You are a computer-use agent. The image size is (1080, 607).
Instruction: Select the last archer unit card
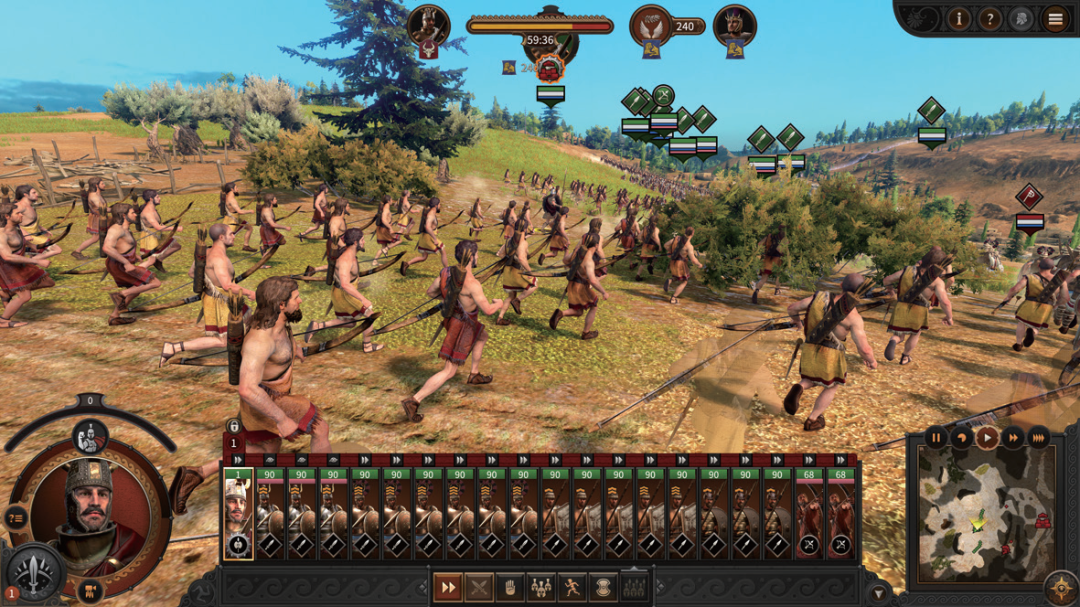point(841,513)
